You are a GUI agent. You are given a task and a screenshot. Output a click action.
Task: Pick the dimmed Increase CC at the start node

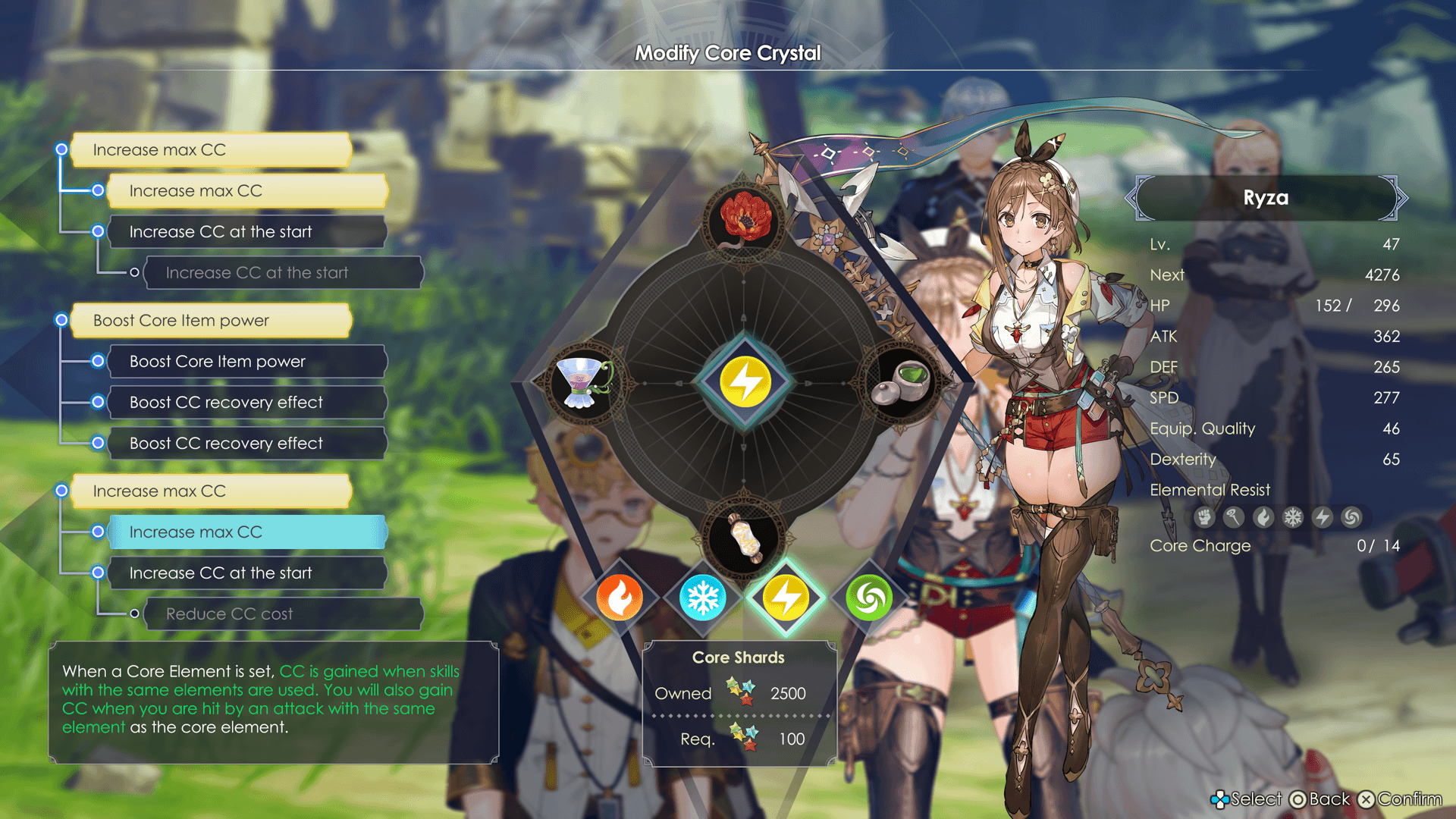[x=282, y=273]
